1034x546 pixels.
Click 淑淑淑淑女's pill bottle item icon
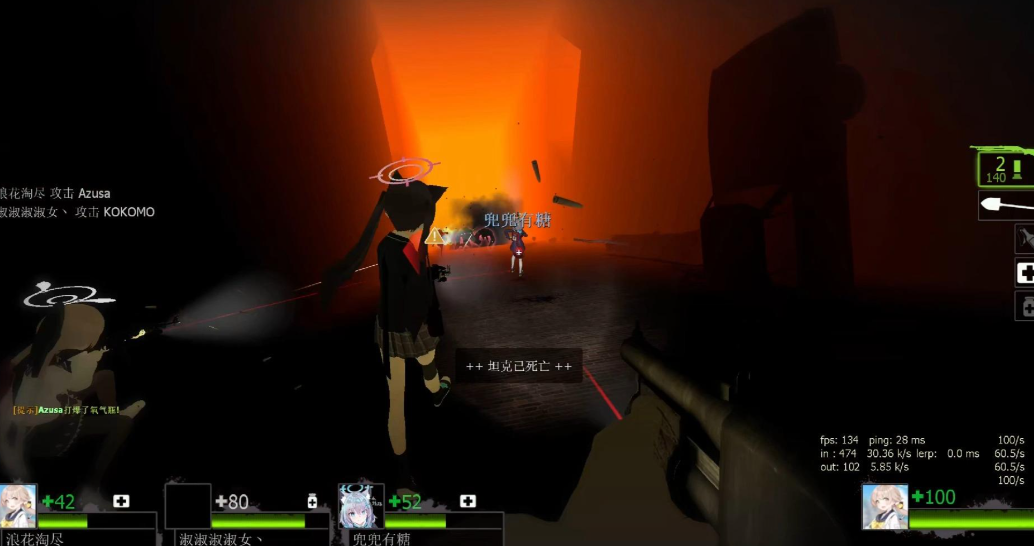[x=312, y=501]
